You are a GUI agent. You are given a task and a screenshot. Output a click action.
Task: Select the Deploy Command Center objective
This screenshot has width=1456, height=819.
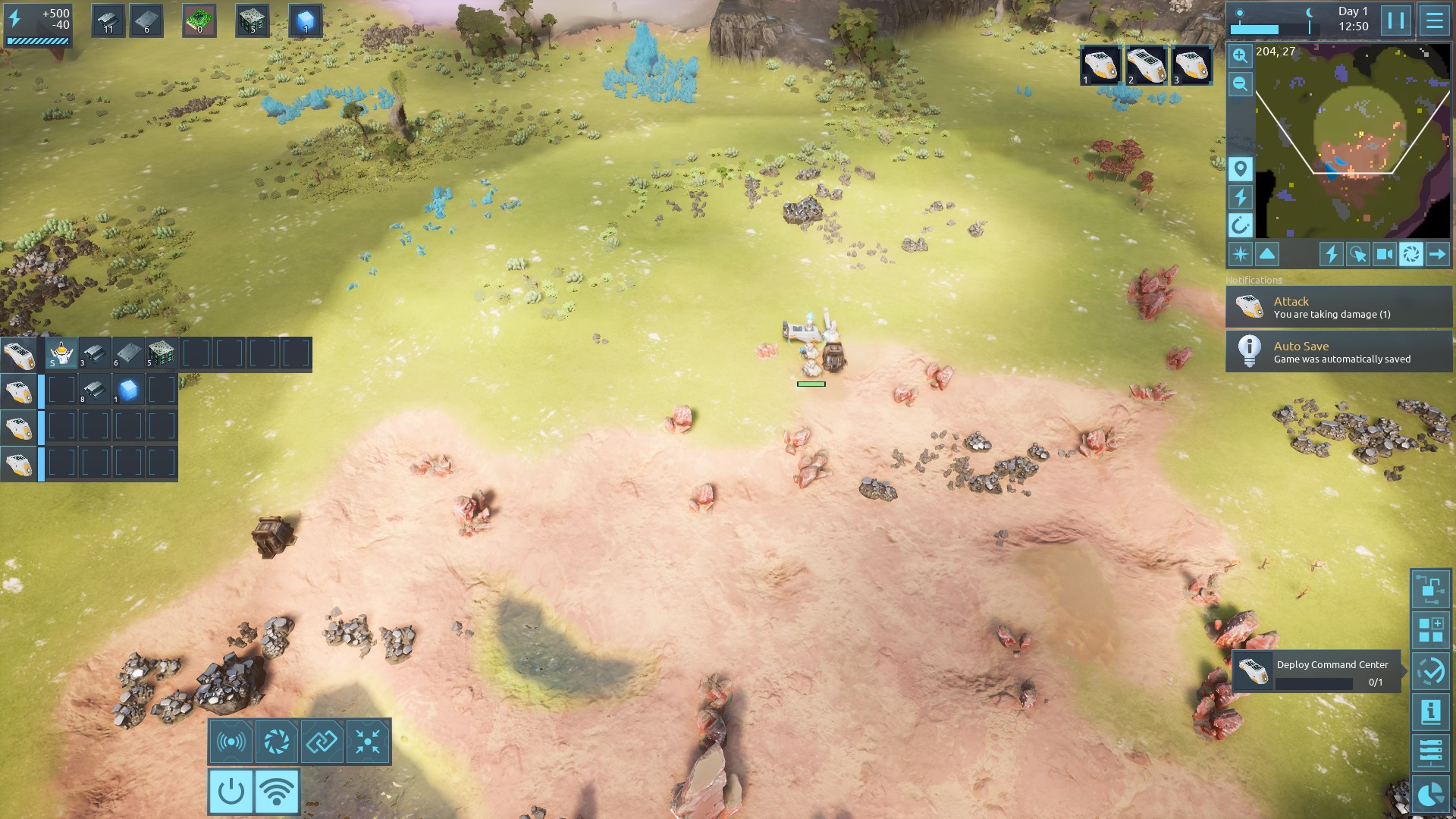click(1318, 672)
